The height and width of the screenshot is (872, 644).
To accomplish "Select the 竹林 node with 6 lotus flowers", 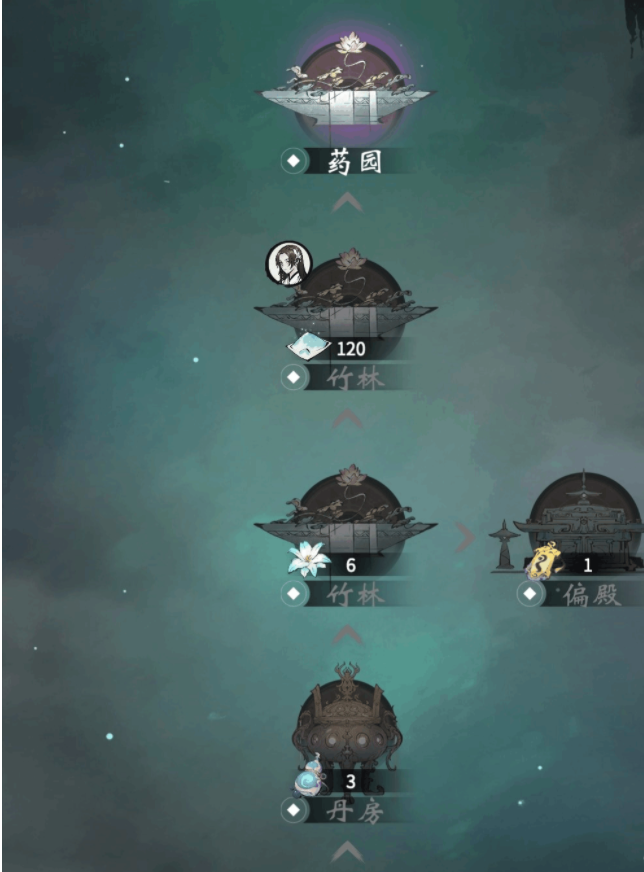I will pyautogui.click(x=346, y=516).
